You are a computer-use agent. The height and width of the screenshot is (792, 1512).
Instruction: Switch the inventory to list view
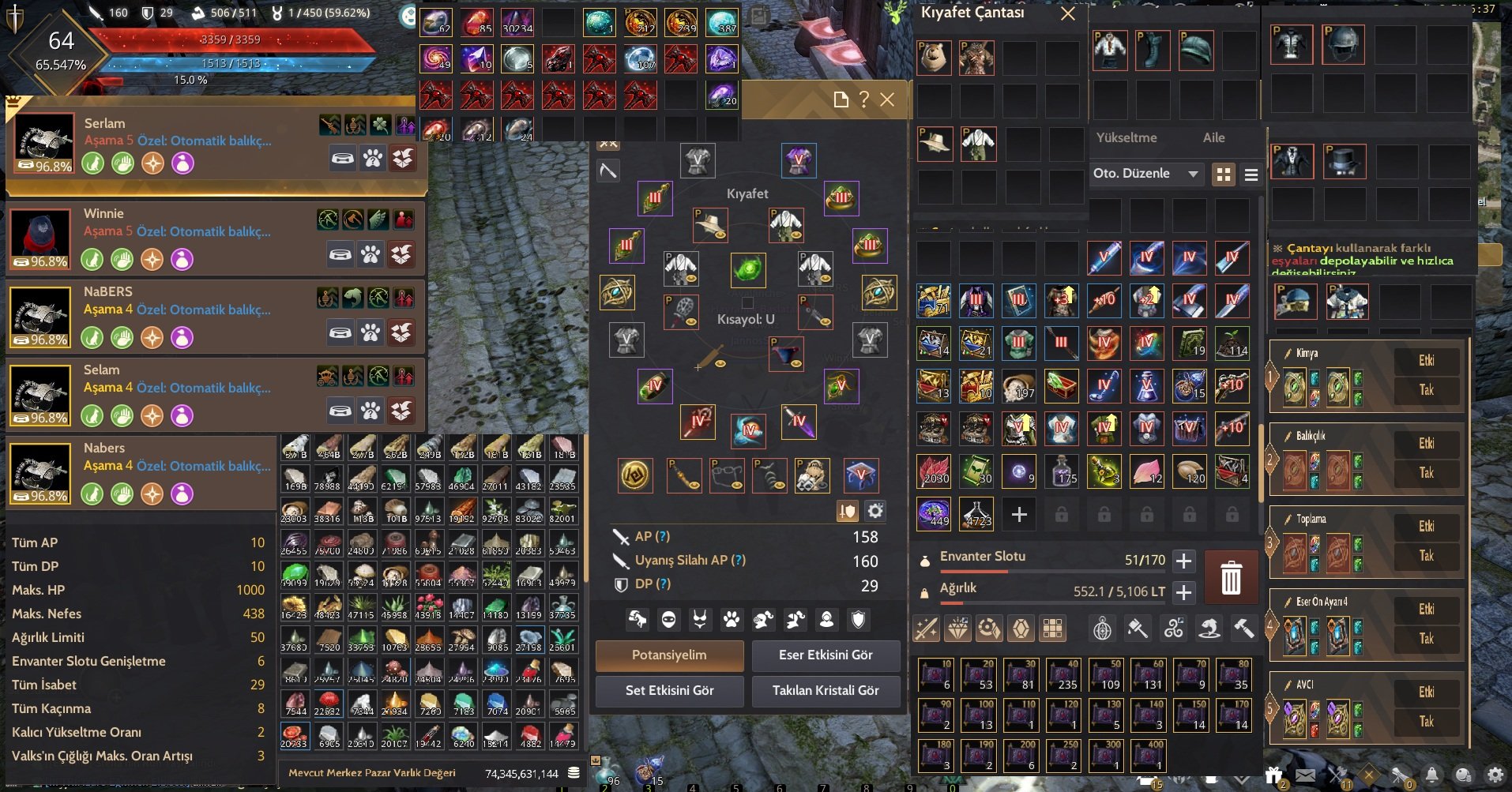(1251, 175)
